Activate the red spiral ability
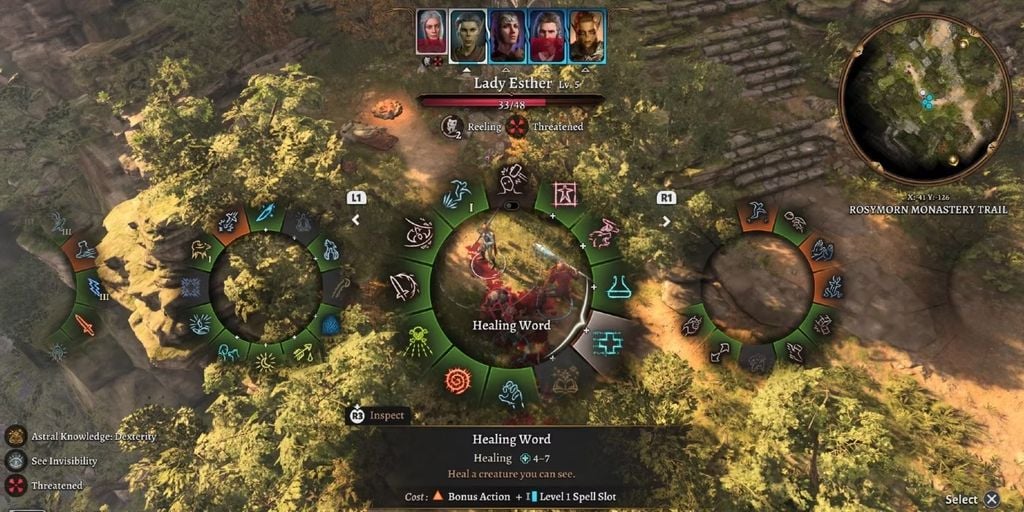 [457, 380]
